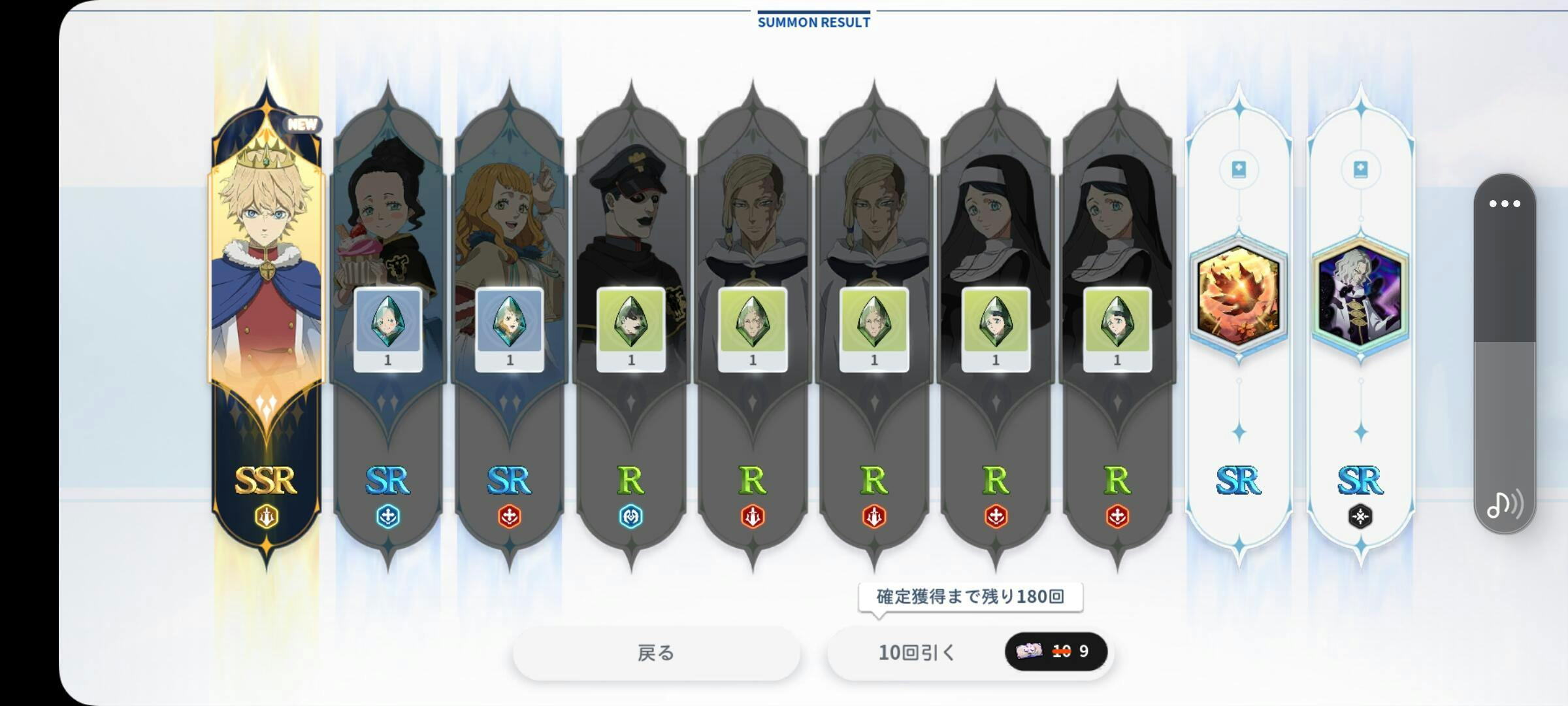
Task: Go back with the 戻る button
Action: coord(656,652)
